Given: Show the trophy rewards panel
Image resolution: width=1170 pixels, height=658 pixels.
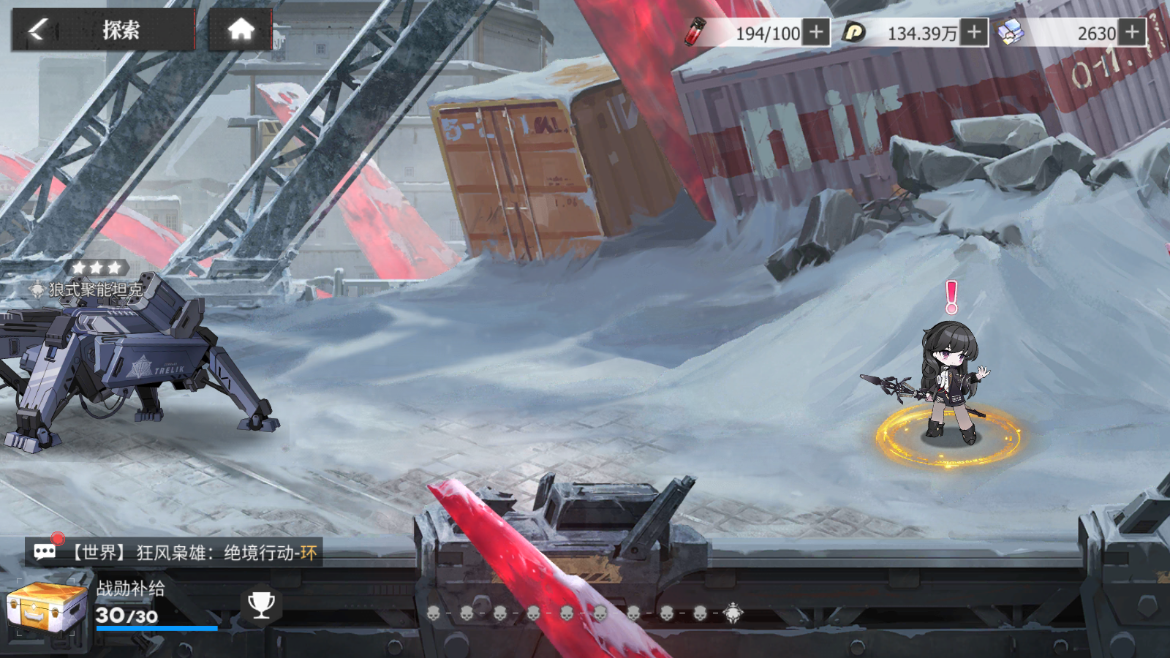Looking at the screenshot, I should point(261,605).
